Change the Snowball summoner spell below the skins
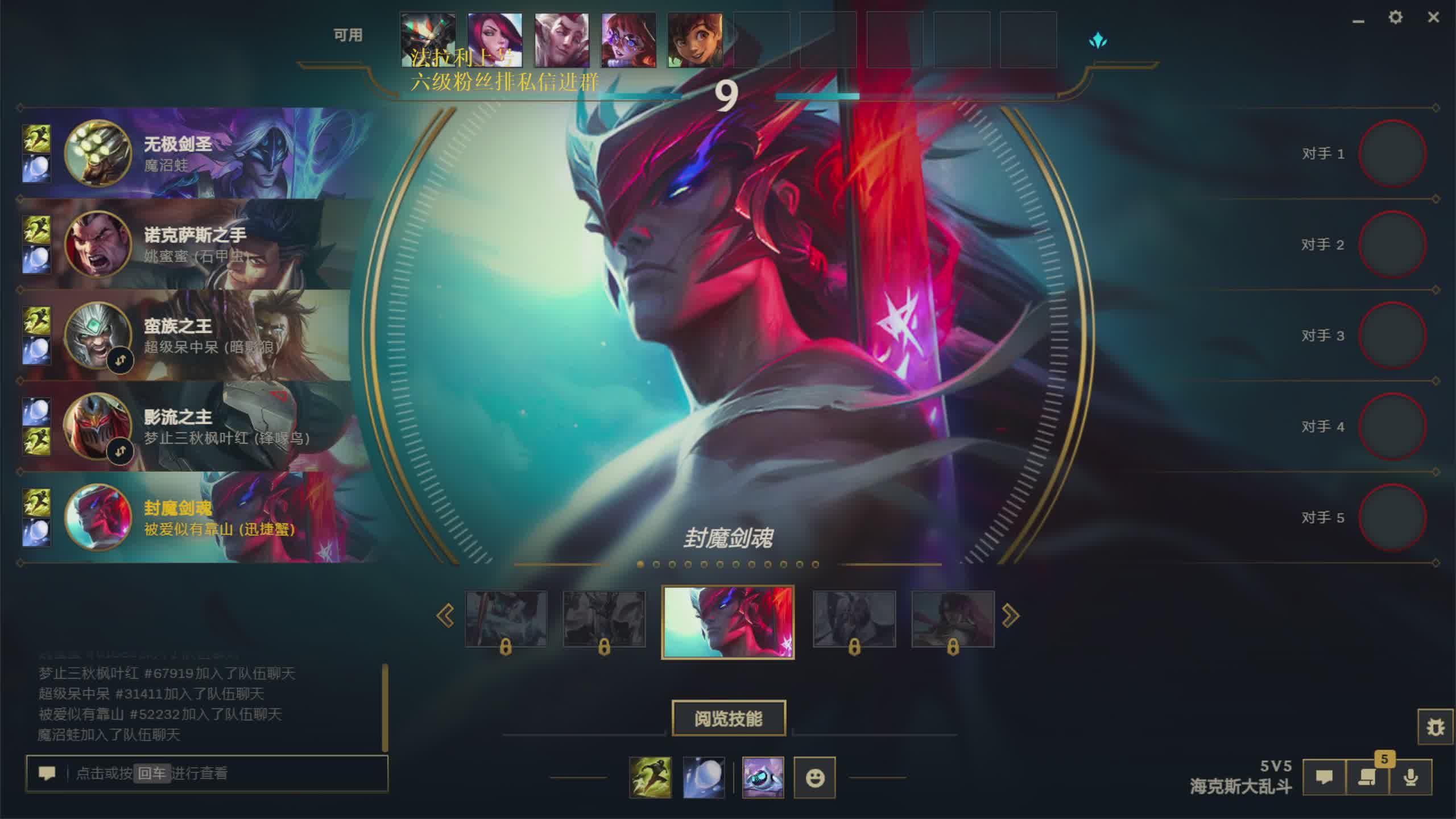This screenshot has width=1456, height=819. (704, 777)
